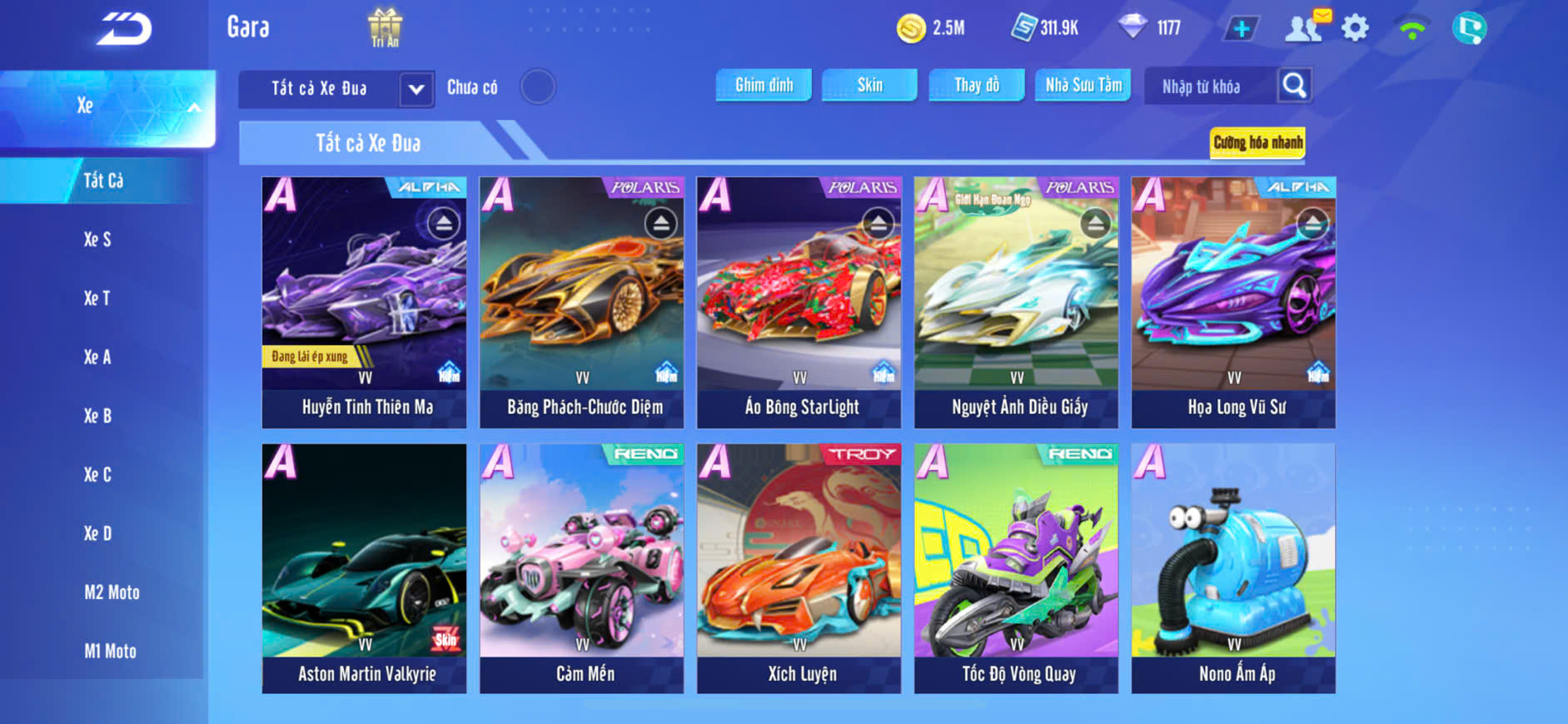The width and height of the screenshot is (1568, 724).
Task: Open the Skin section
Action: click(x=869, y=85)
